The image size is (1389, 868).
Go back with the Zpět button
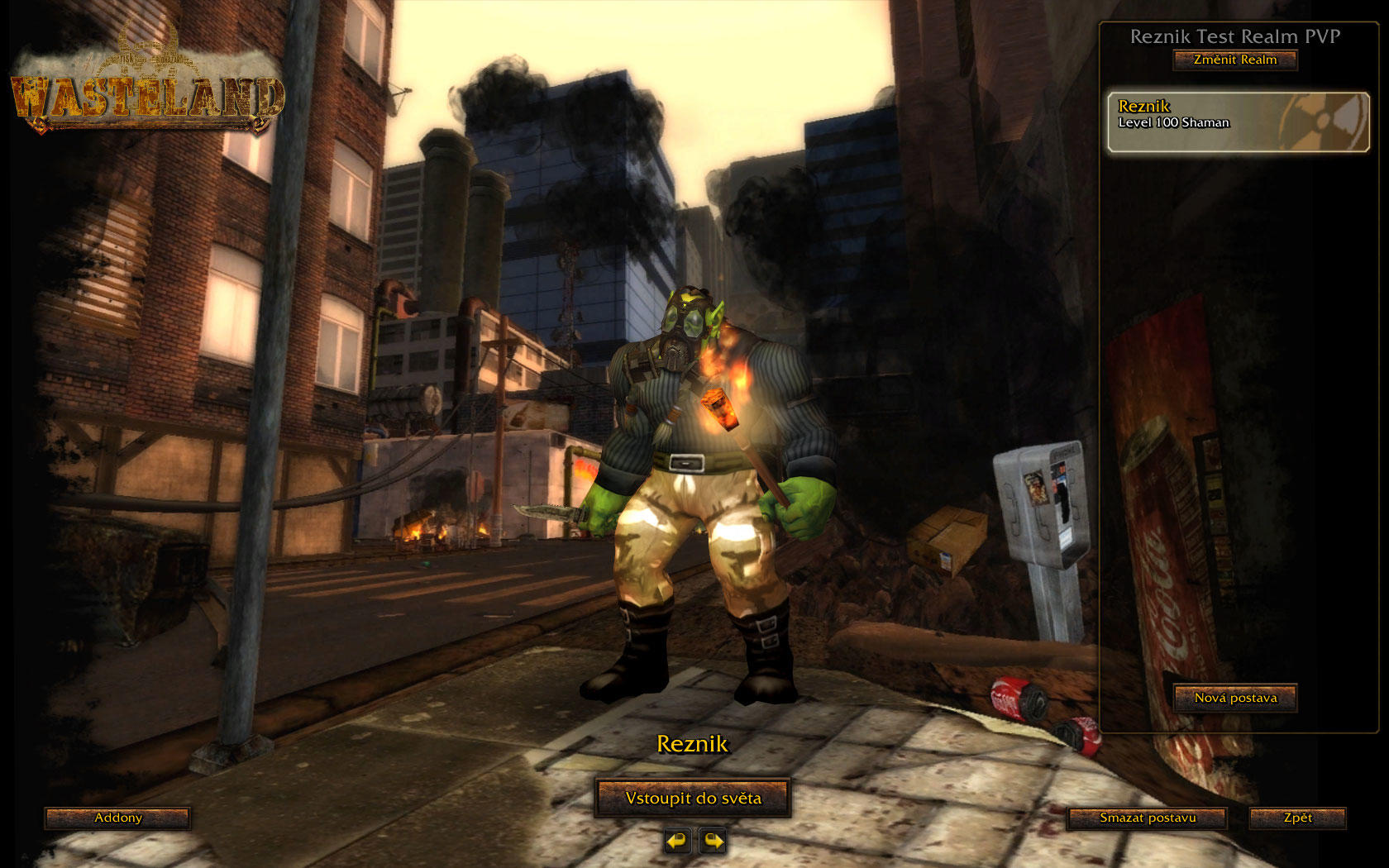tap(1297, 818)
